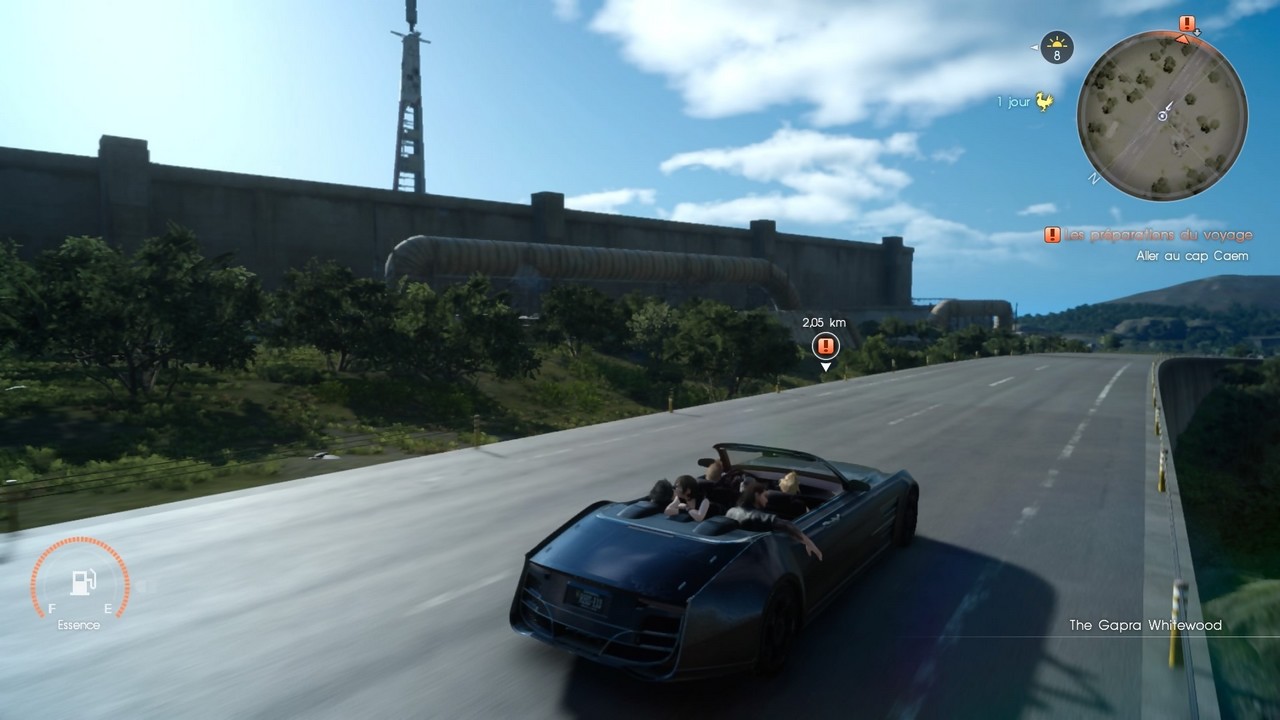Click the yellow chocobo rental icon

(x=1045, y=101)
